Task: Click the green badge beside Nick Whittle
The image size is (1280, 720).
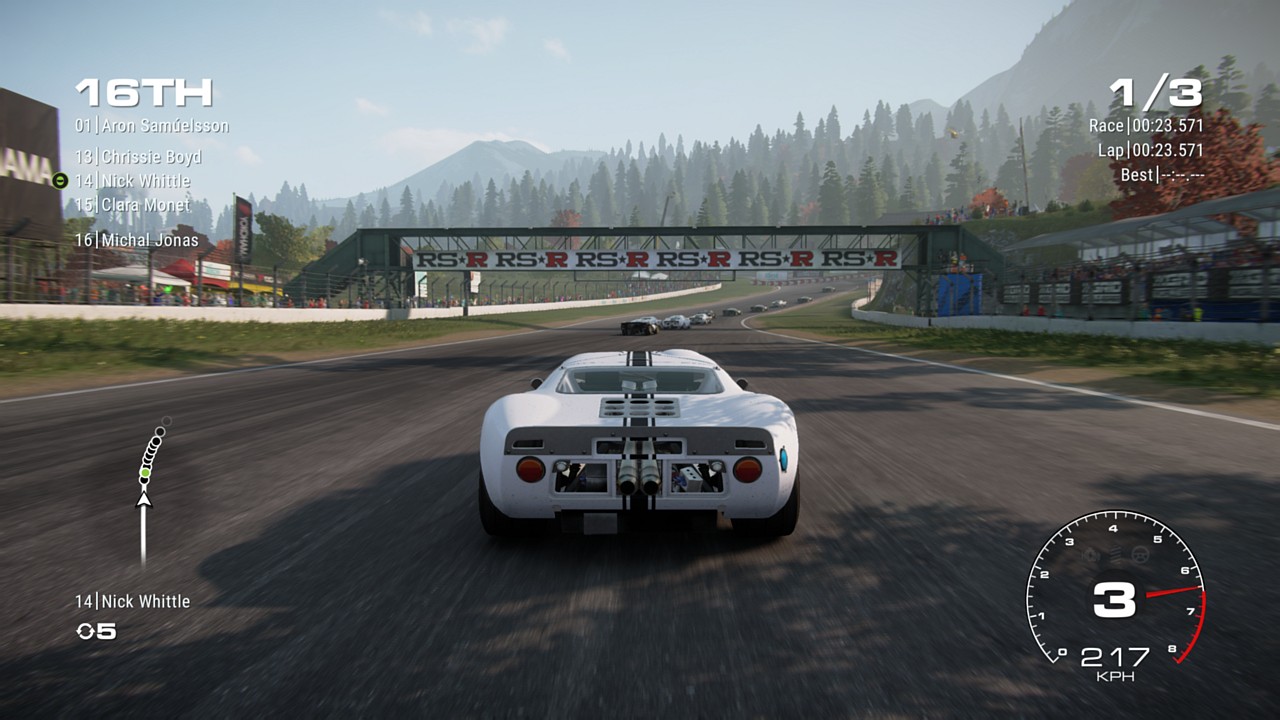Action: pyautogui.click(x=60, y=181)
